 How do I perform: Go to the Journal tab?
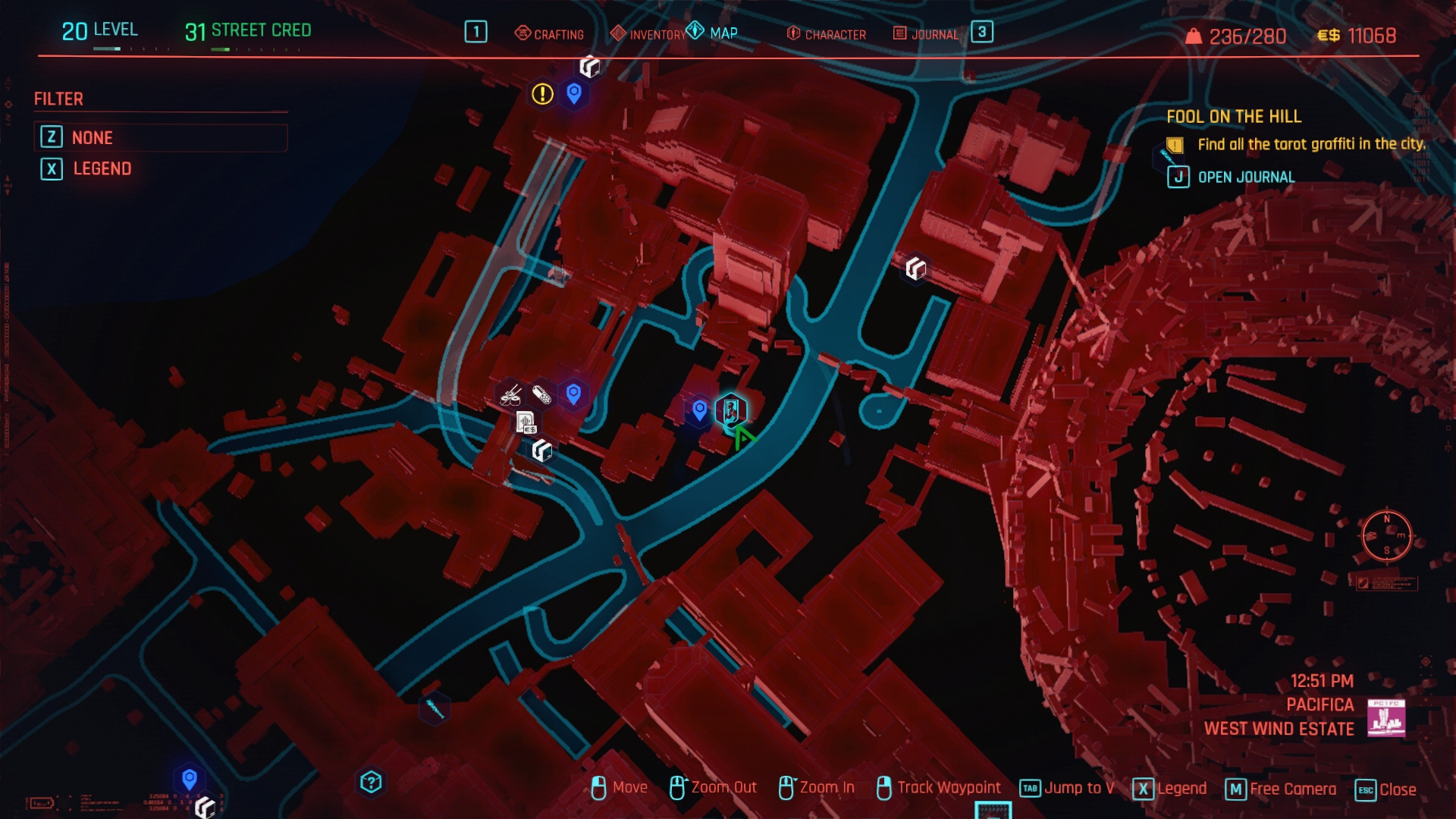pyautogui.click(x=926, y=34)
